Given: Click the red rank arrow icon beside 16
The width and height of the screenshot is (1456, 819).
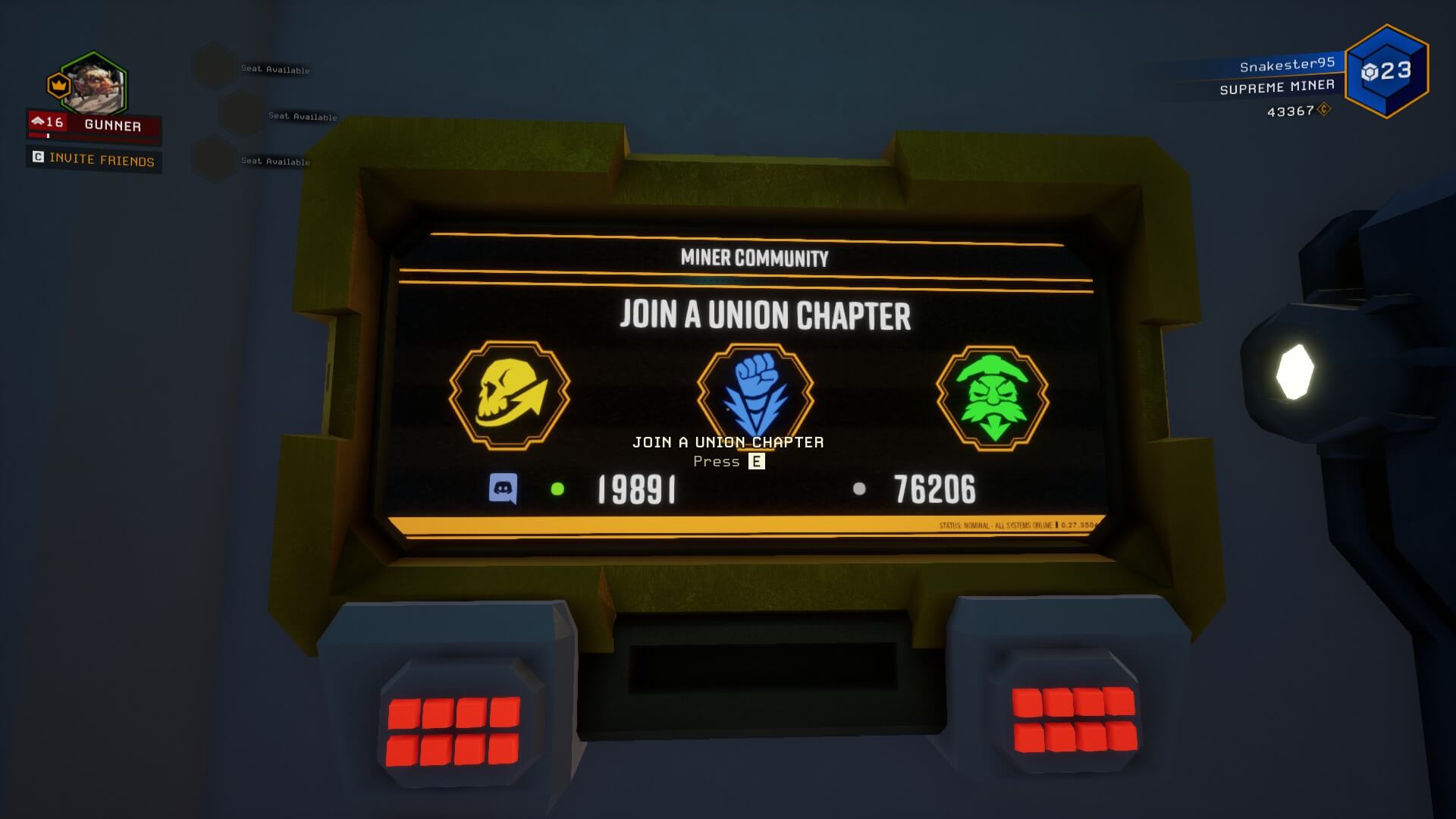Looking at the screenshot, I should (38, 120).
